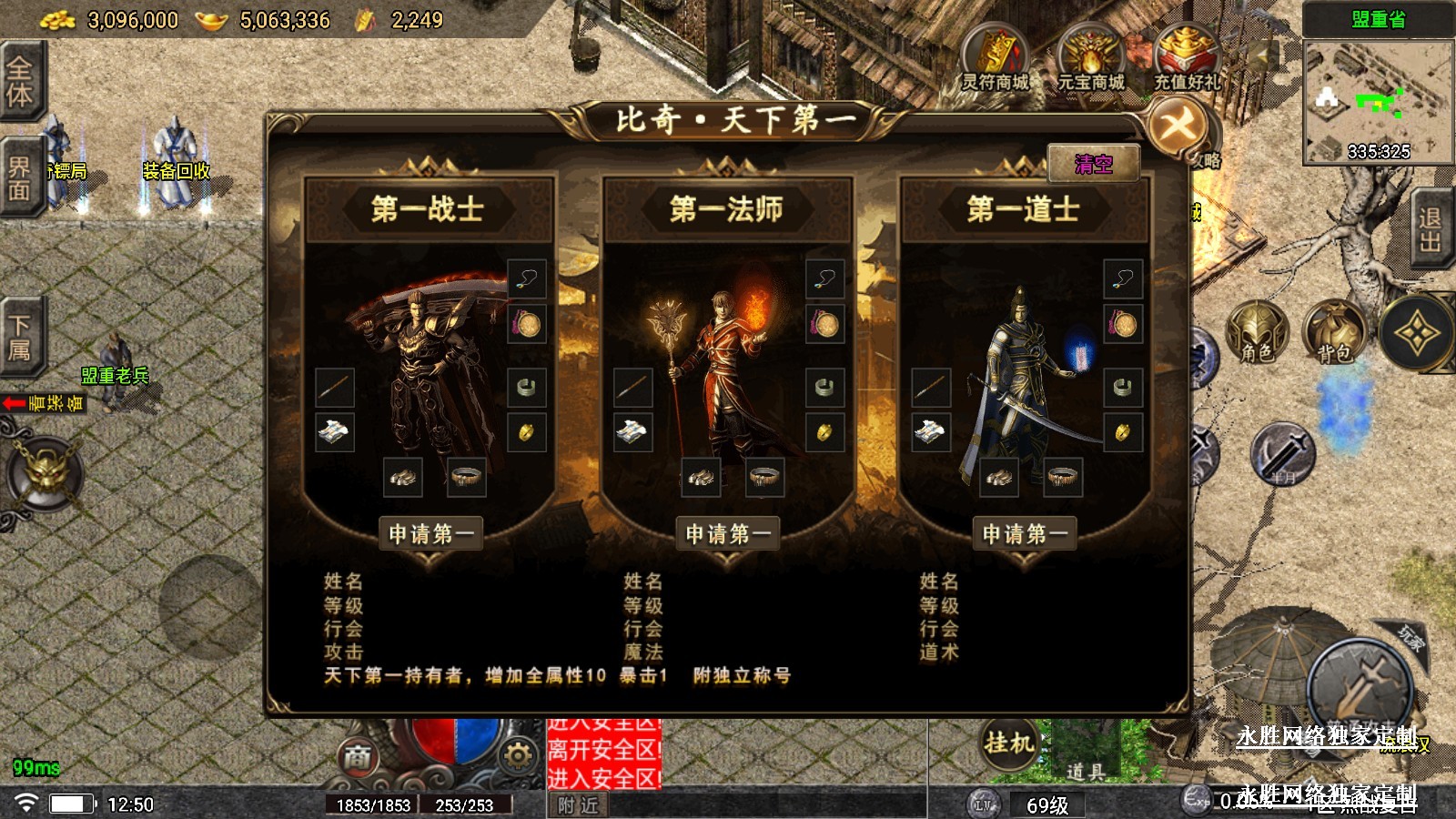Apply for 第一法师 with 申请第一

coord(727,533)
